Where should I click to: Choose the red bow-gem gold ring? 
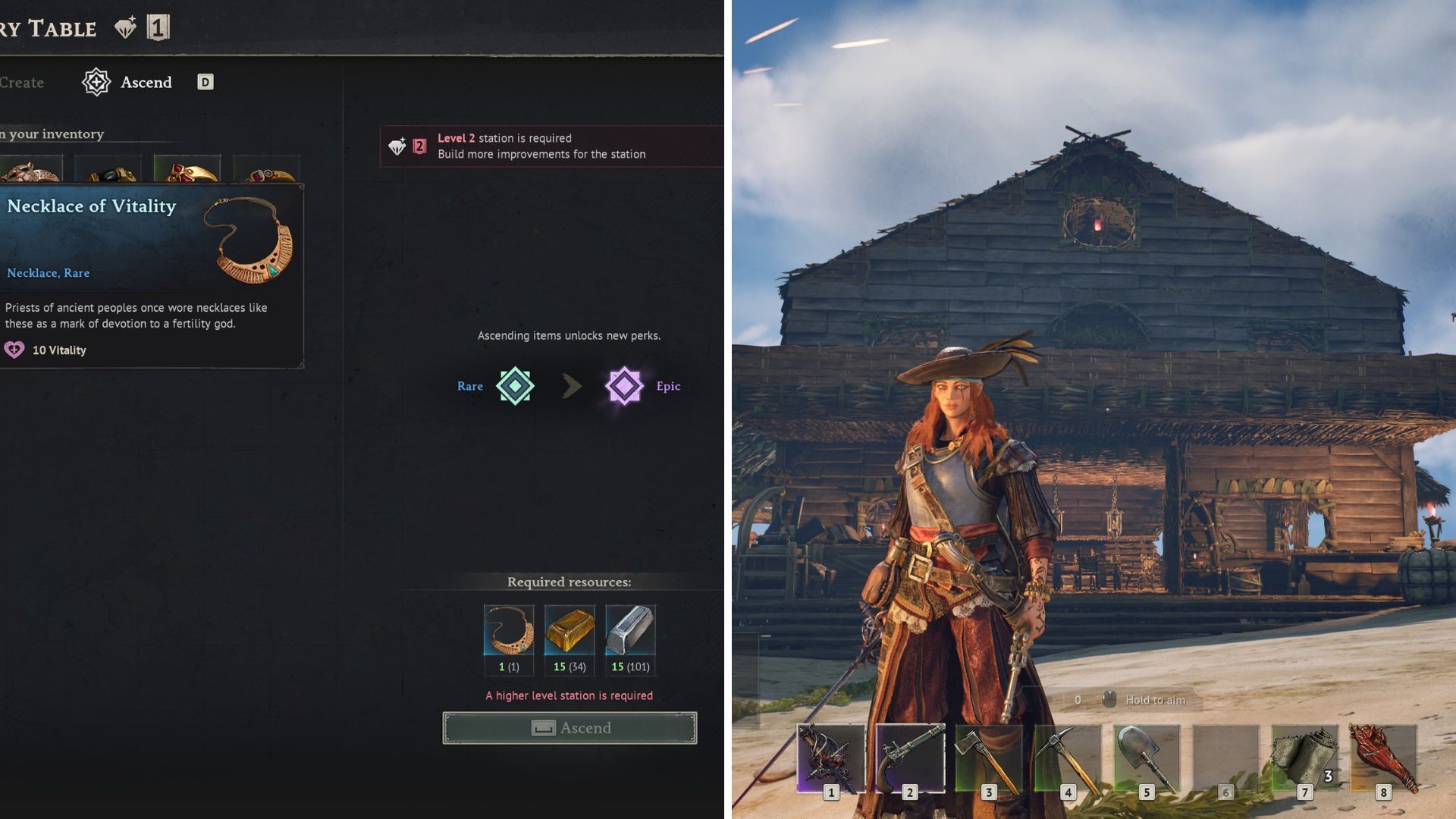coord(187,170)
